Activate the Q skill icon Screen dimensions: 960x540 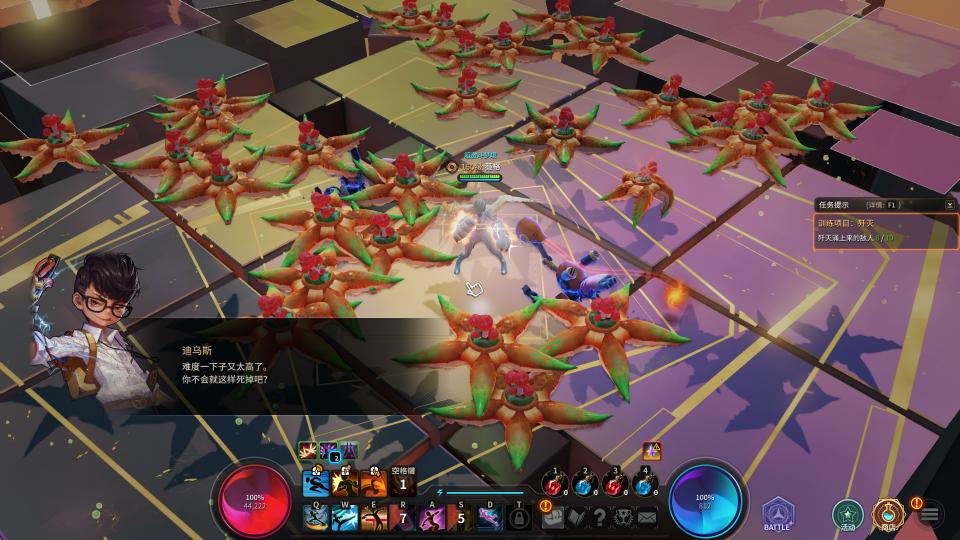tap(317, 517)
